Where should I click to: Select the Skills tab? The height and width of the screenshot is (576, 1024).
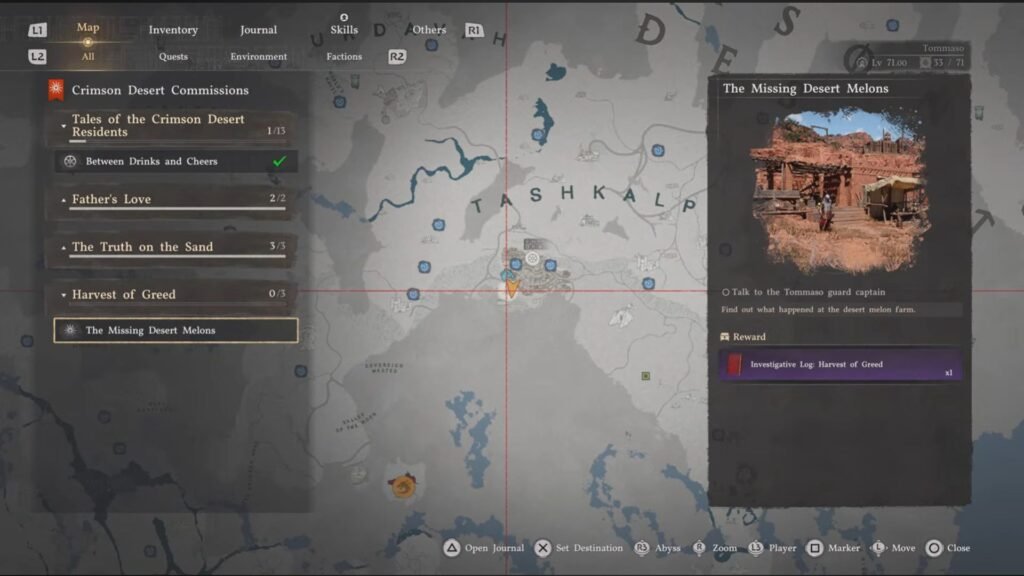coord(344,30)
